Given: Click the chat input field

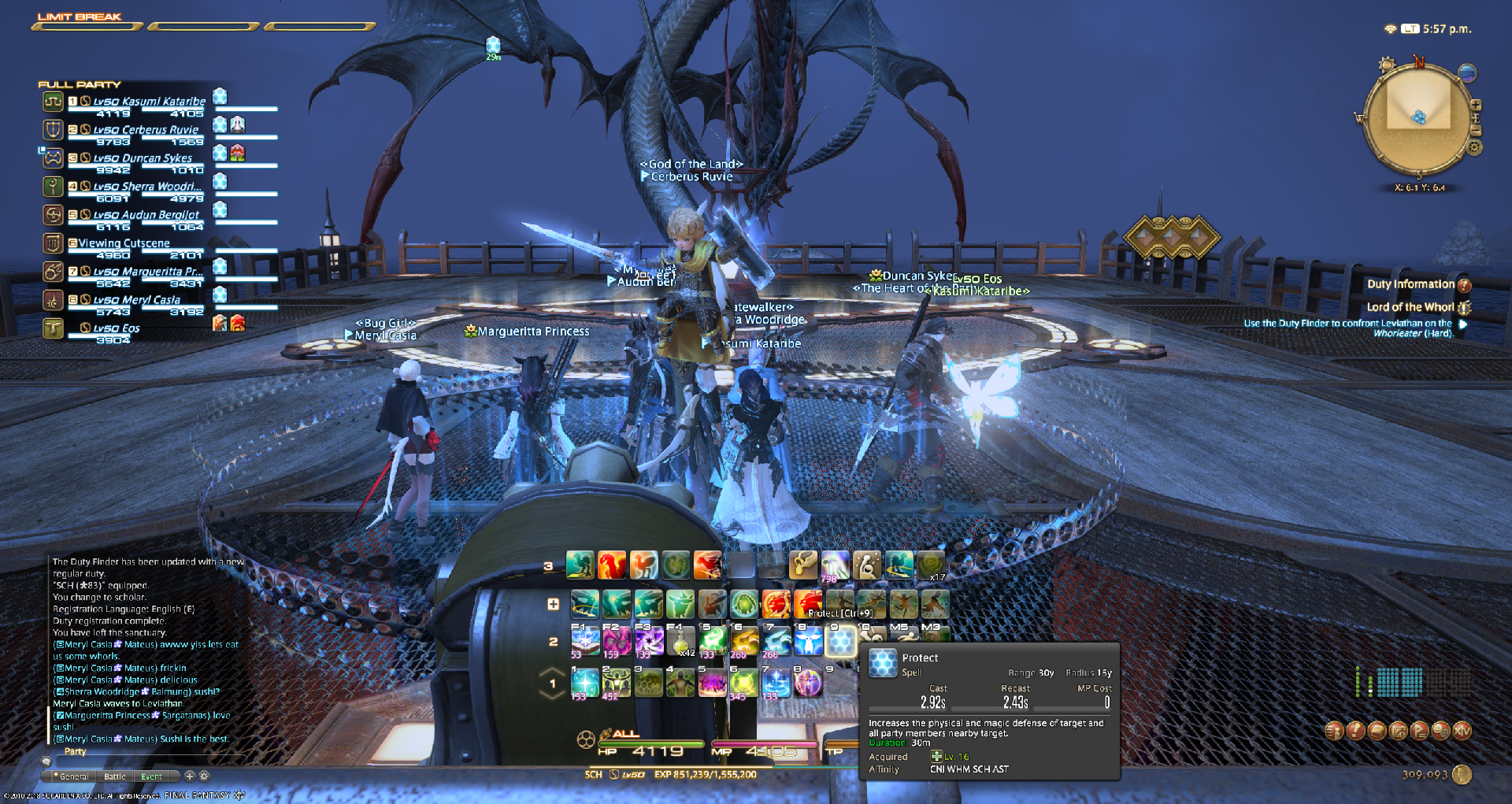Looking at the screenshot, I should click(157, 762).
